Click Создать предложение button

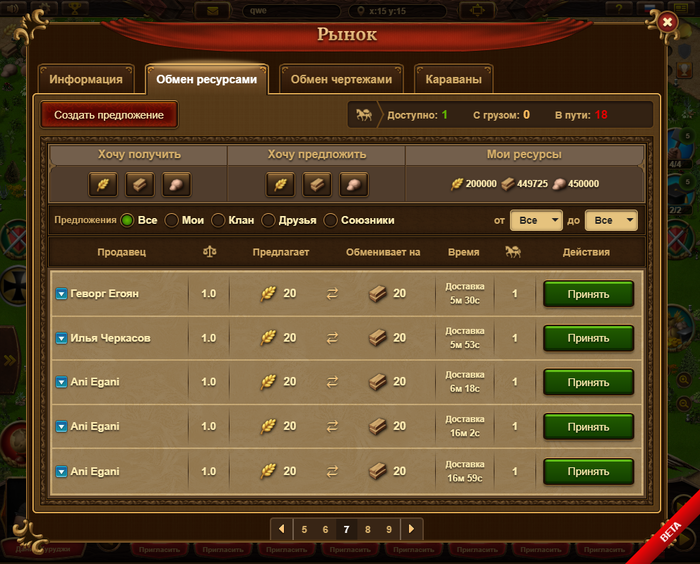coord(109,115)
